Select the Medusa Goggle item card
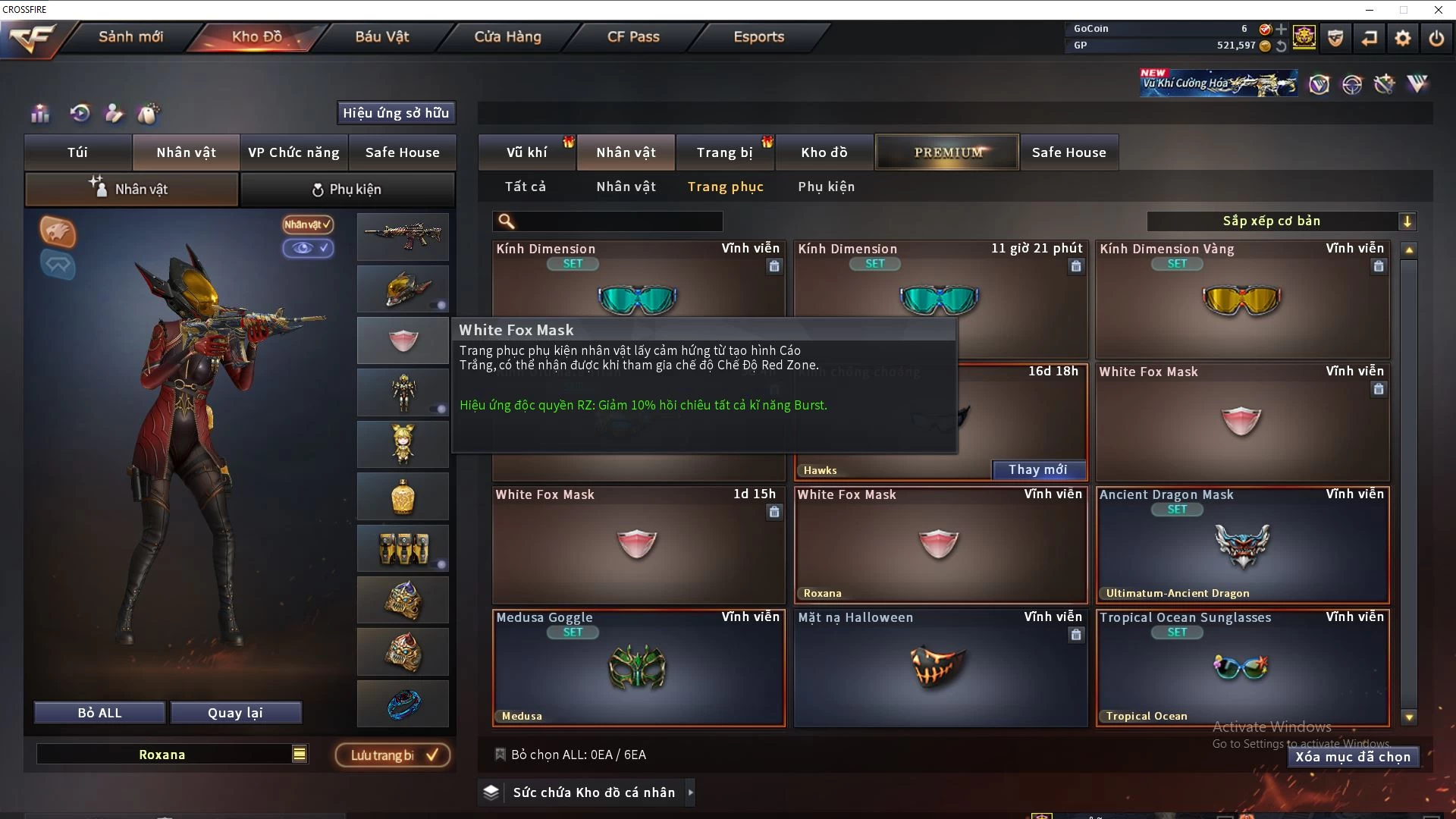 [x=639, y=668]
